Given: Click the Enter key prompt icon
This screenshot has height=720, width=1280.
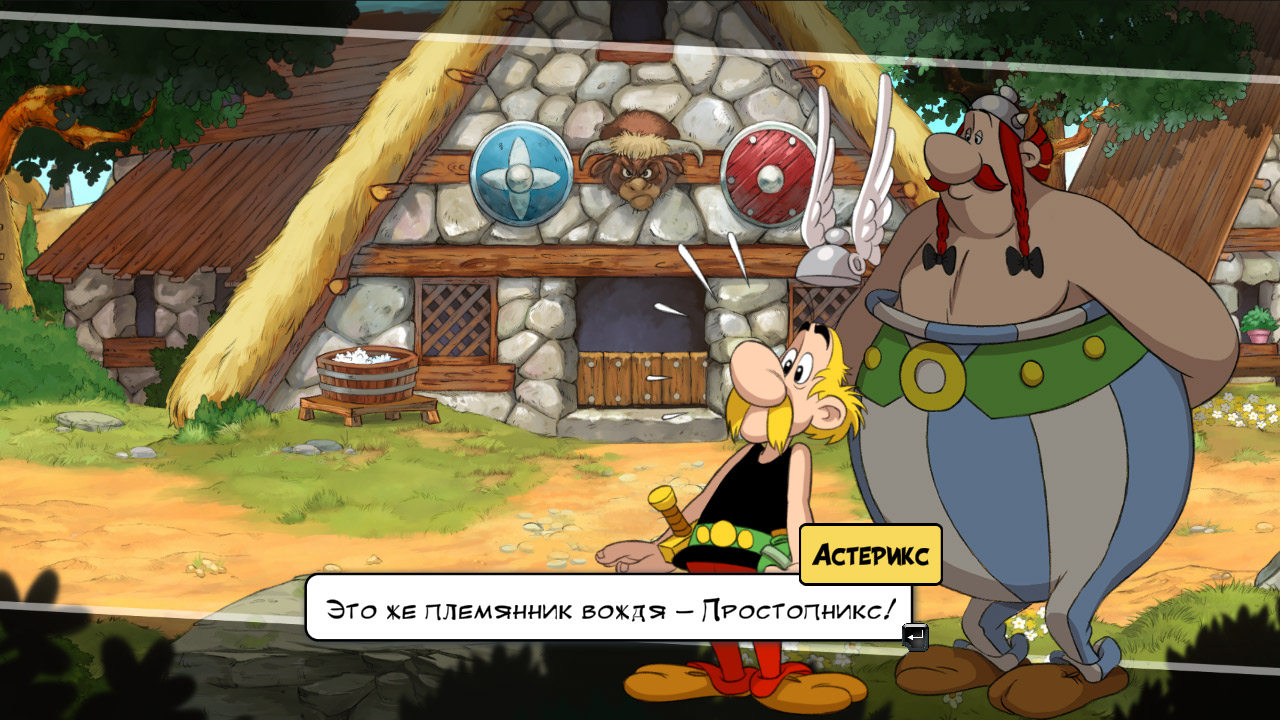Looking at the screenshot, I should [x=914, y=636].
